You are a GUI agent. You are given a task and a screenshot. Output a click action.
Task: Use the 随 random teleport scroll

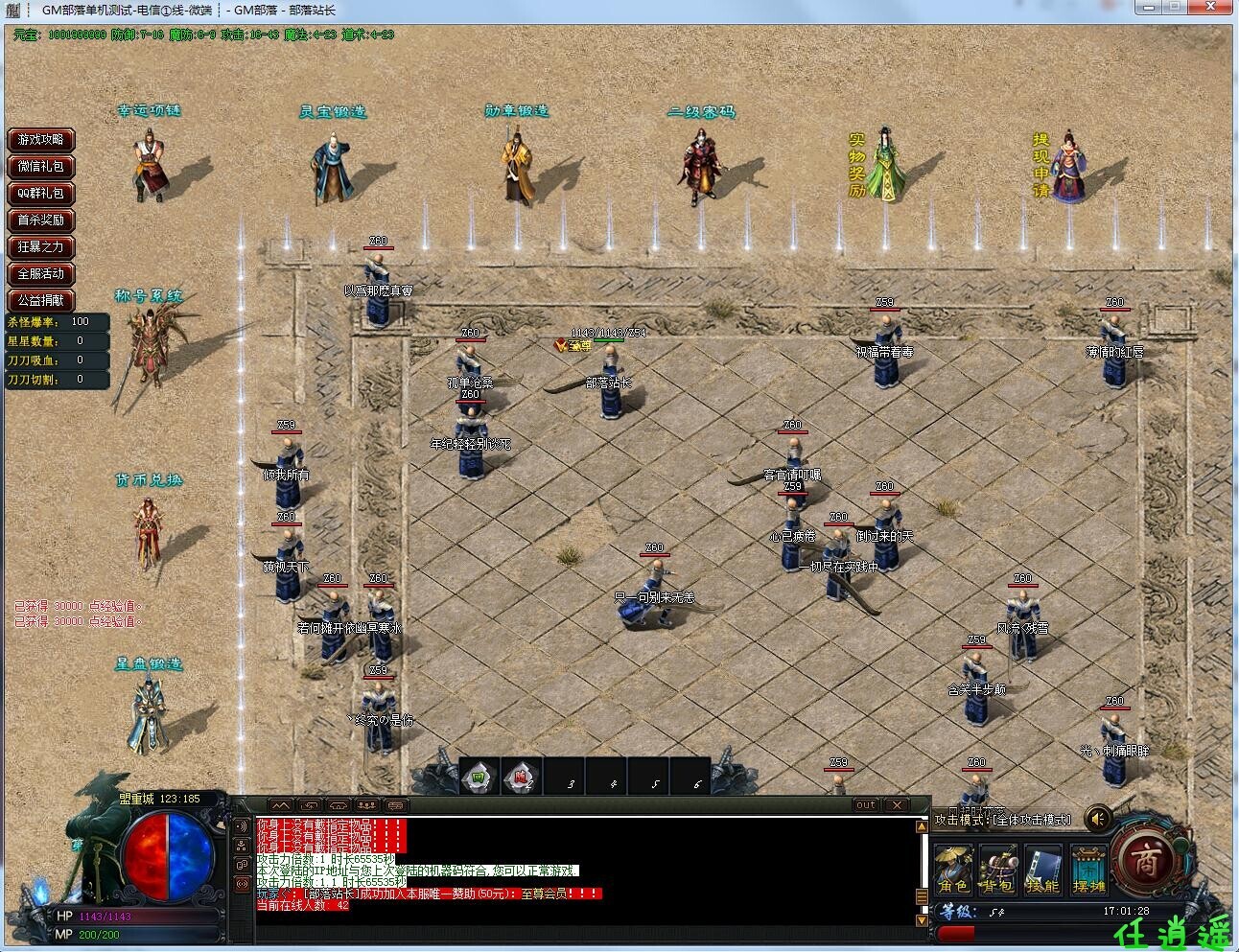(x=521, y=778)
